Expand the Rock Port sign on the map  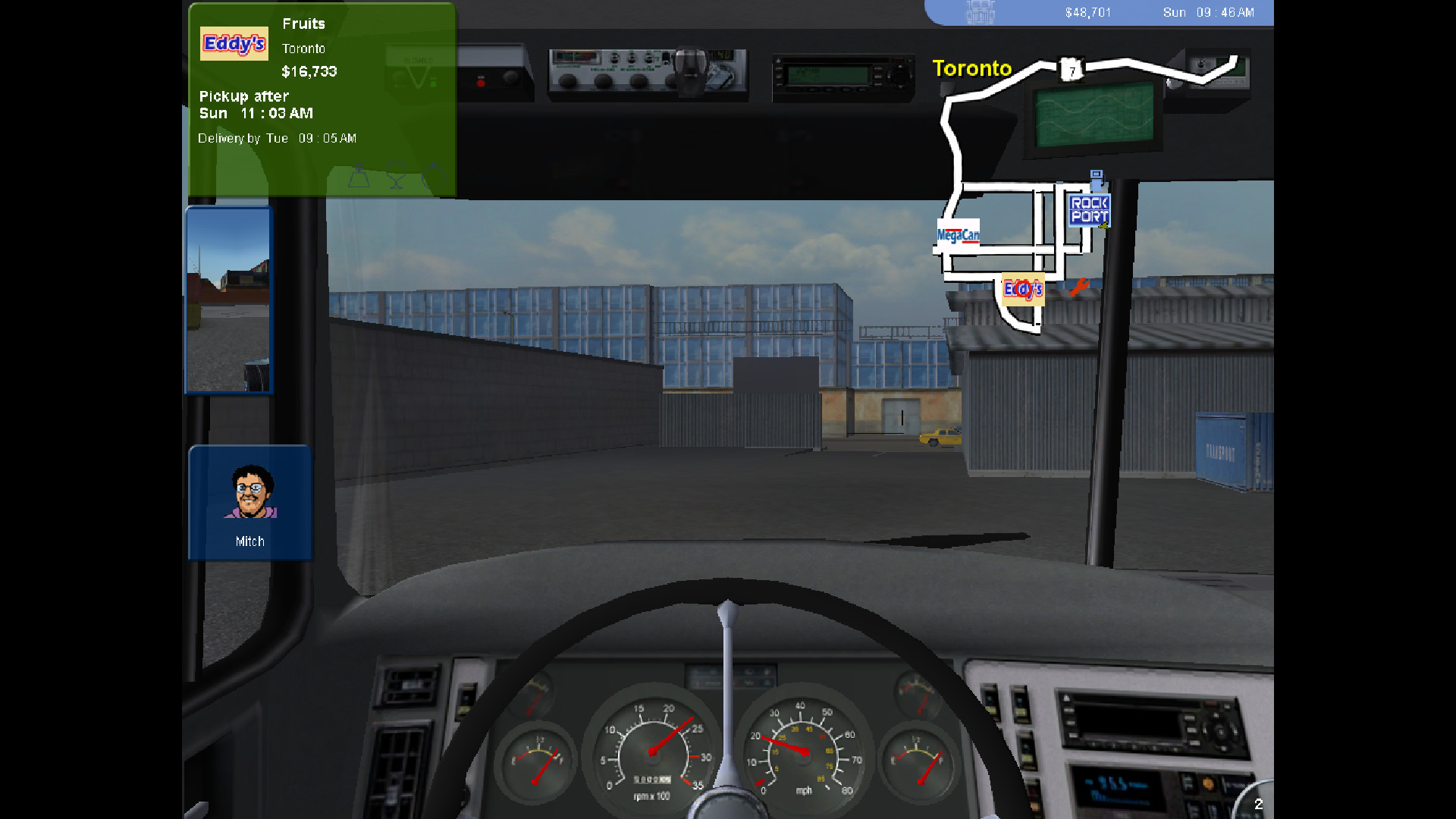[1090, 210]
